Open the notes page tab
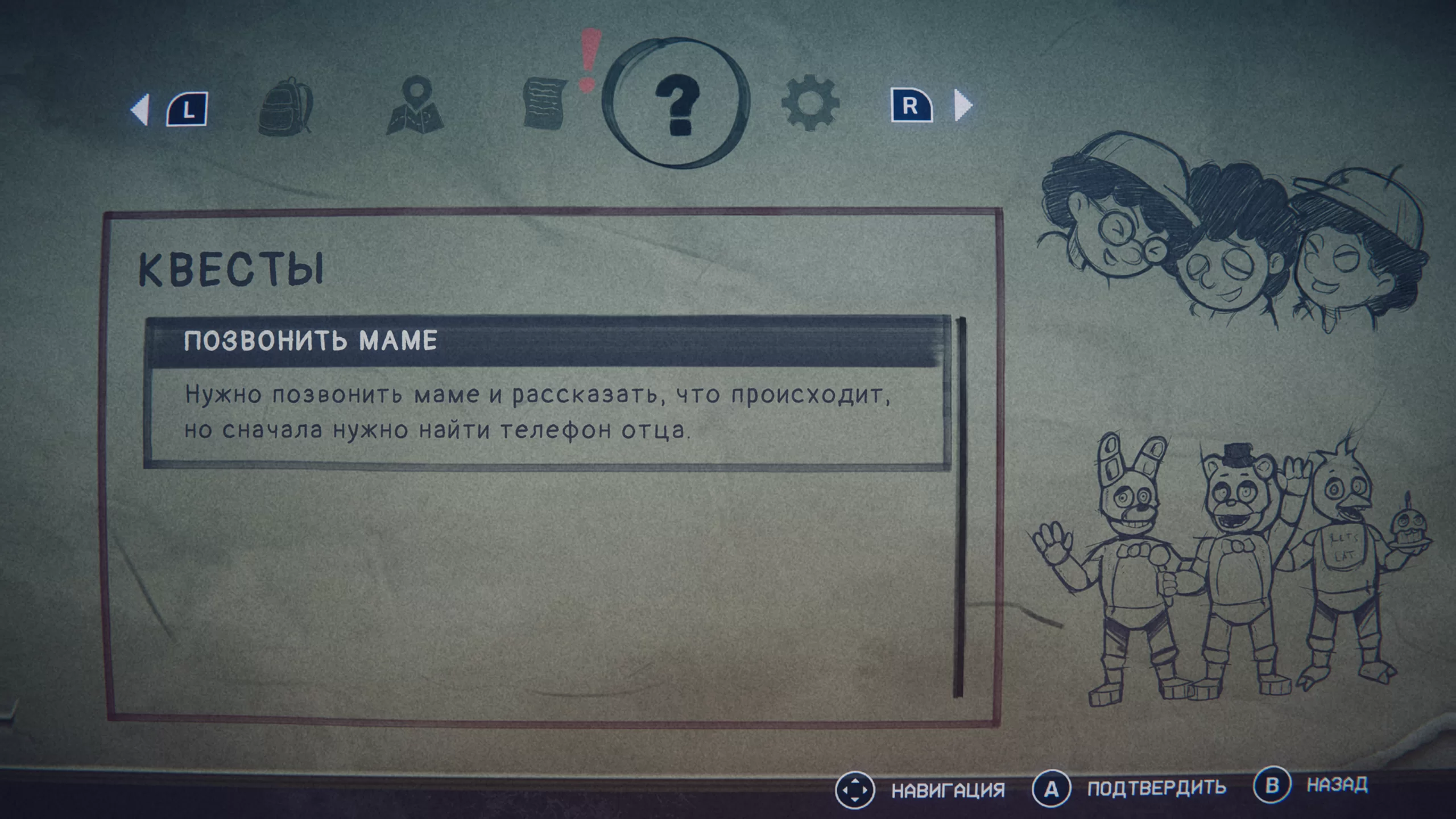This screenshot has width=1456, height=819. pyautogui.click(x=544, y=104)
